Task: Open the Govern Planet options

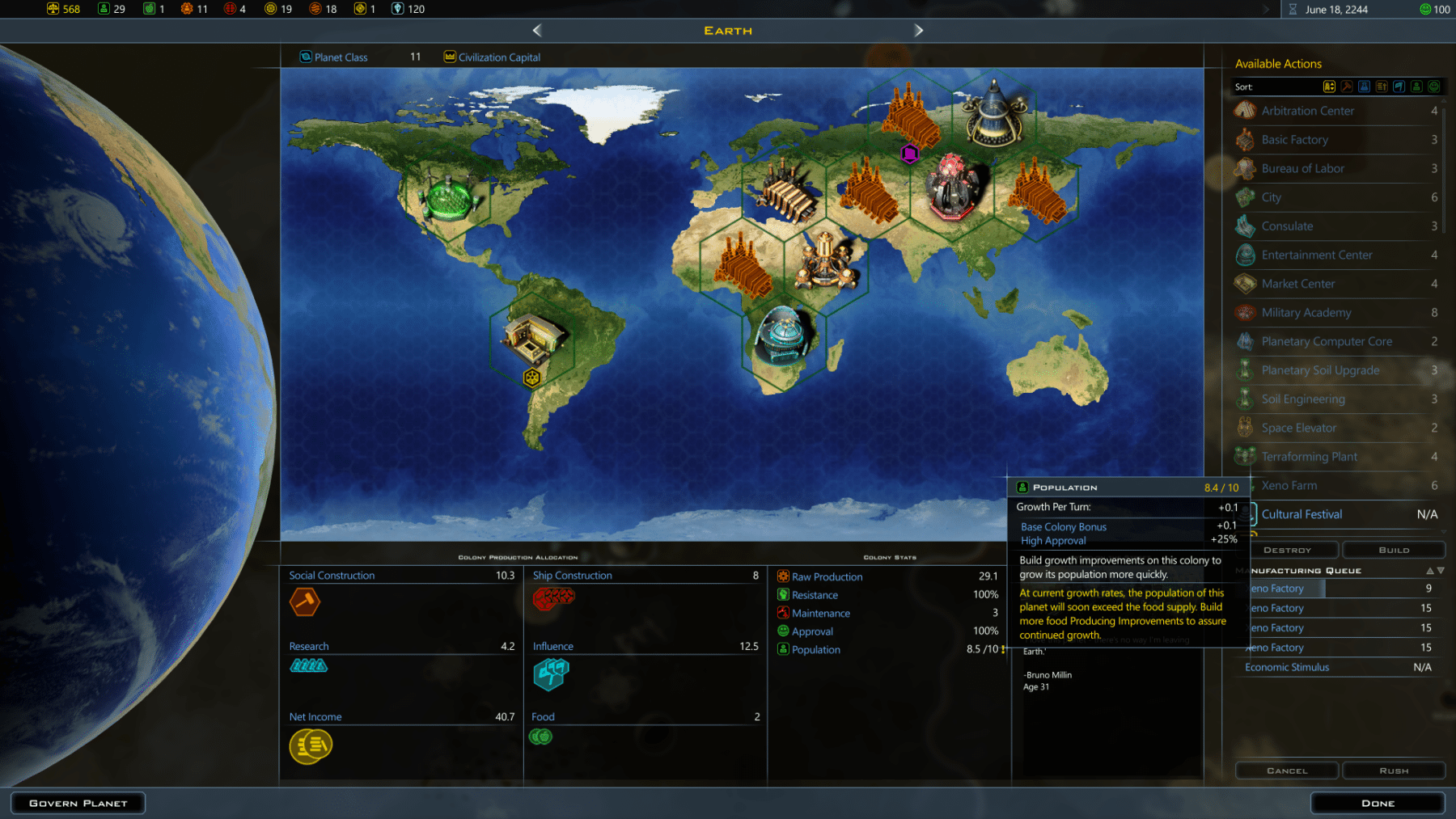Action: point(78,803)
